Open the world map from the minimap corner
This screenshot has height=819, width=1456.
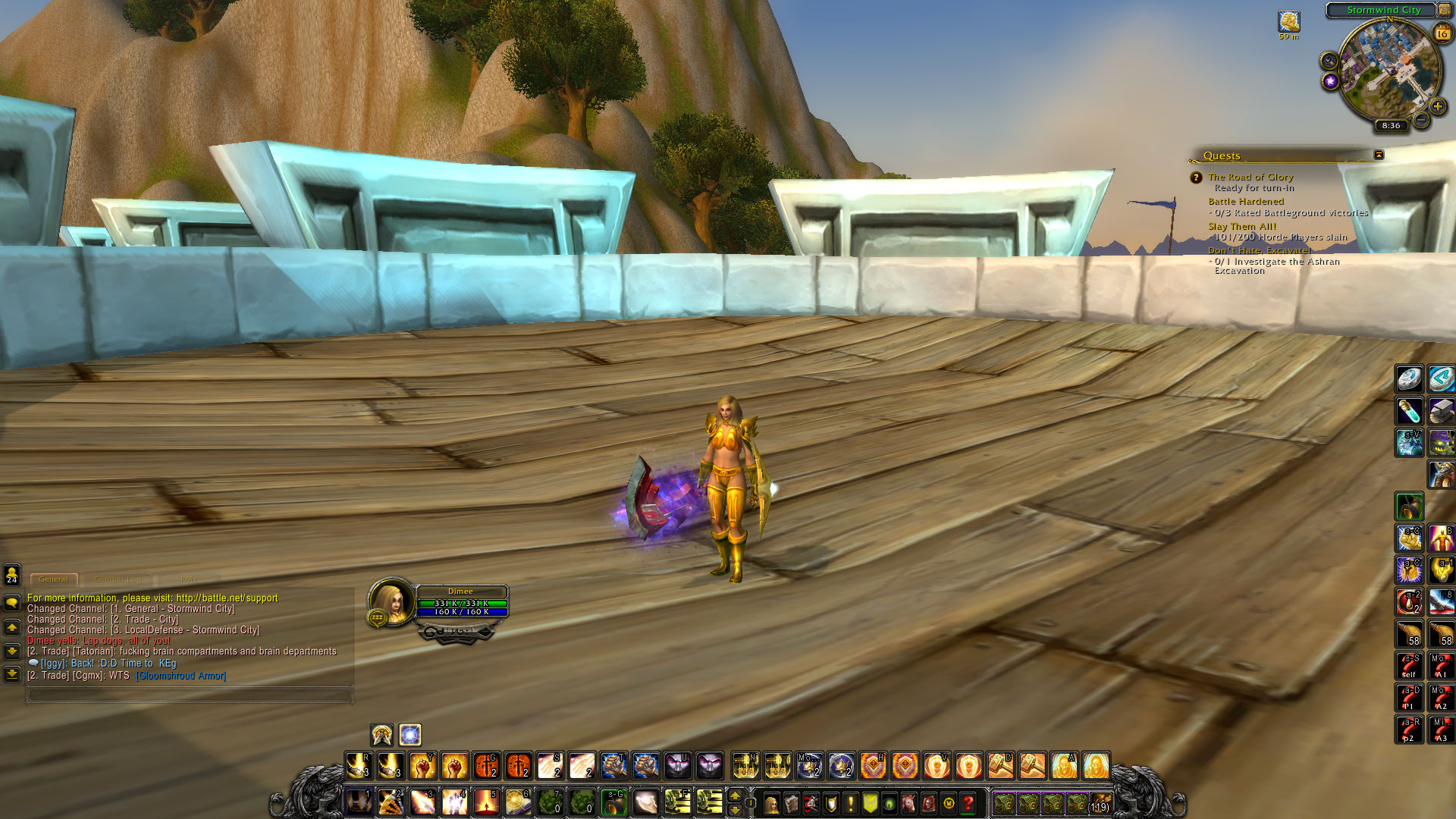pyautogui.click(x=1445, y=10)
